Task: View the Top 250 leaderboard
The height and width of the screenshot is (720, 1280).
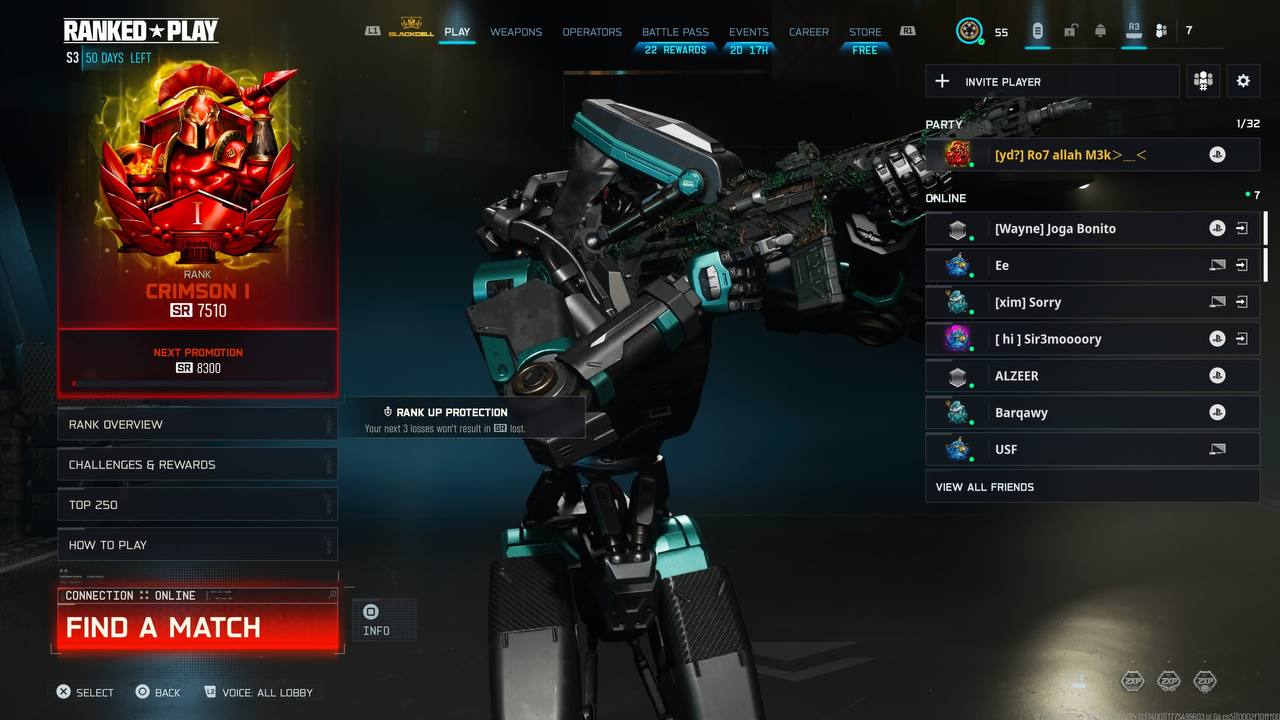Action: (x=197, y=505)
